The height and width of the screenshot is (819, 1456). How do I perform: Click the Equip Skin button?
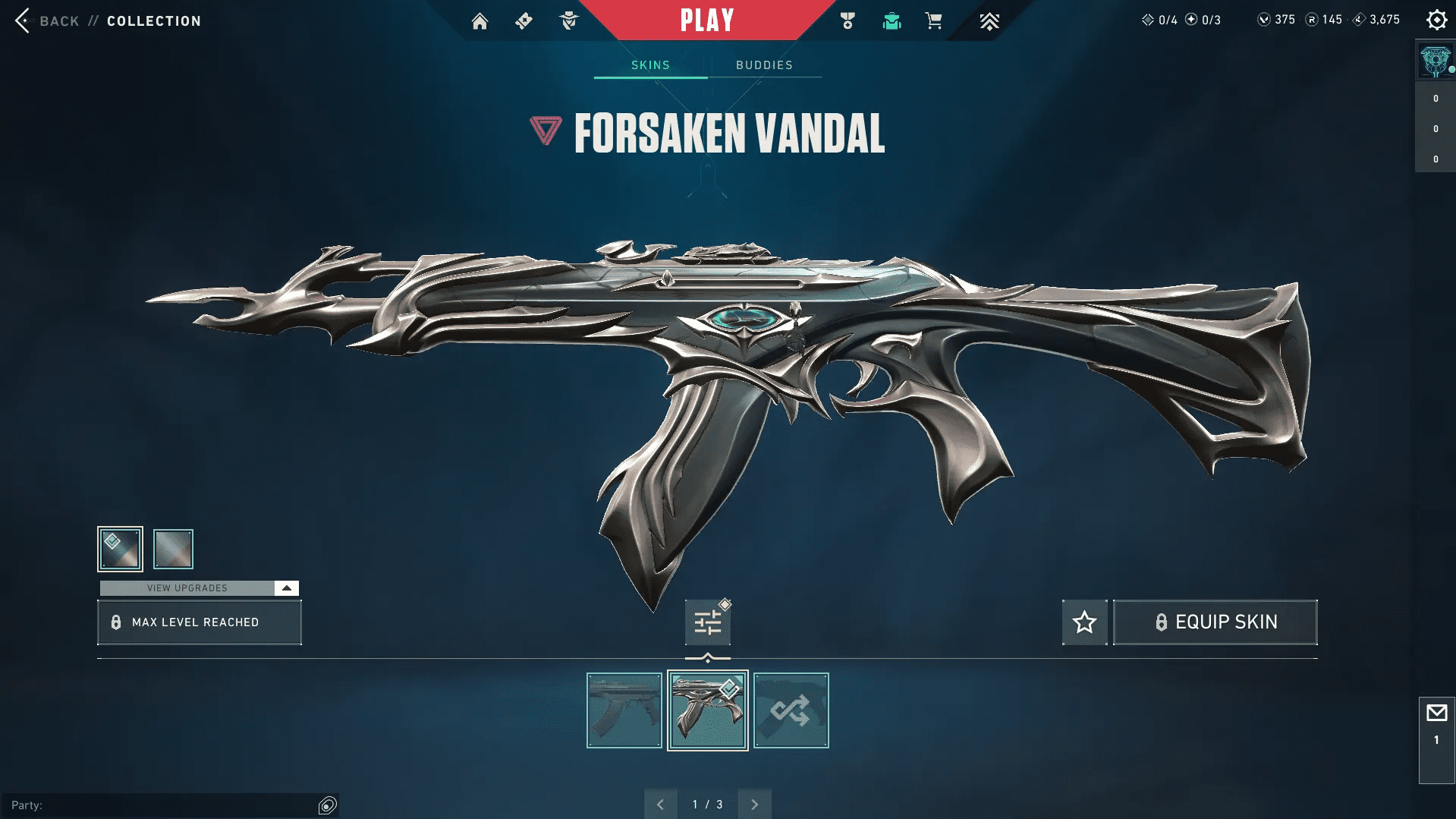pyautogui.click(x=1215, y=622)
